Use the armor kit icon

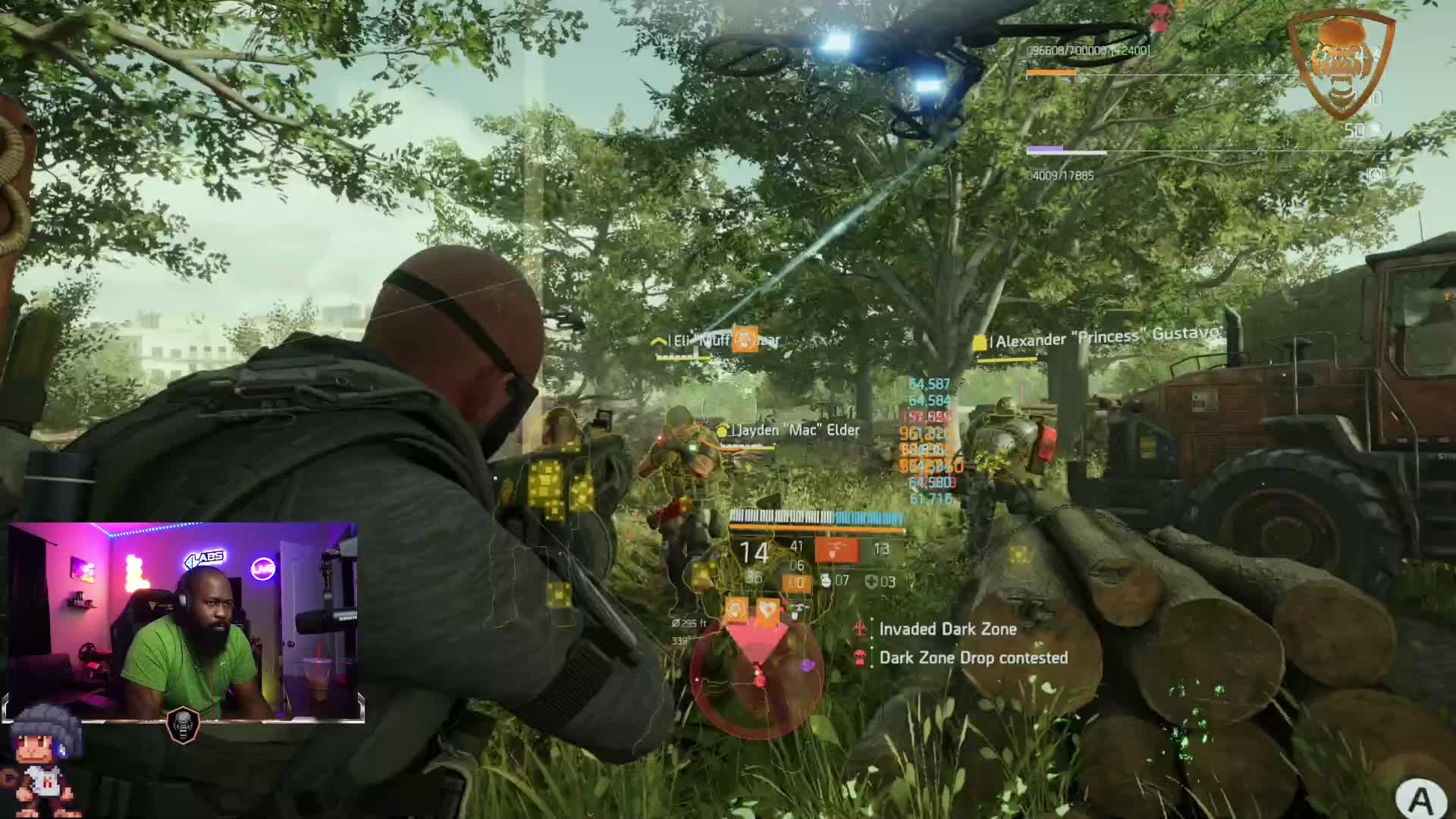871,582
